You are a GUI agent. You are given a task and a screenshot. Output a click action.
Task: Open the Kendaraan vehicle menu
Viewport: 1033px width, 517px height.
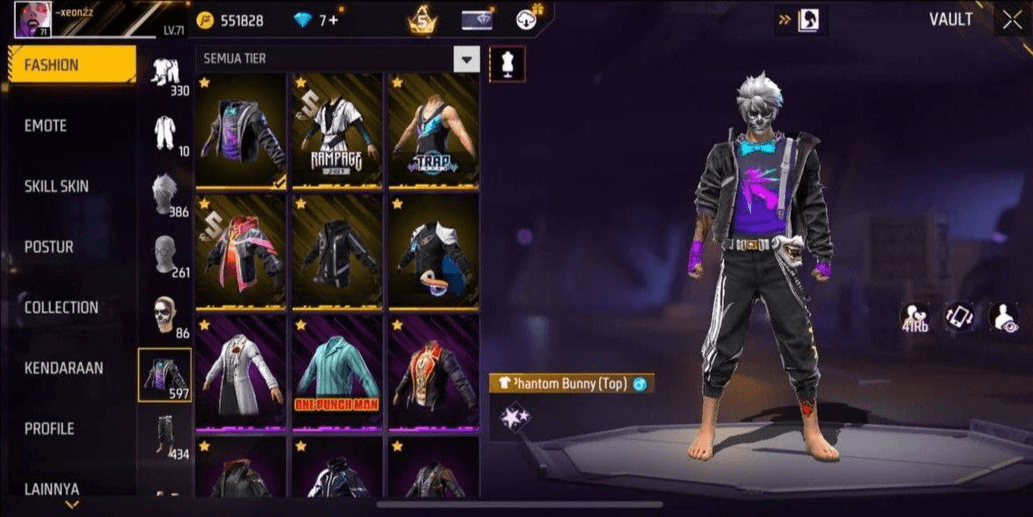point(64,368)
